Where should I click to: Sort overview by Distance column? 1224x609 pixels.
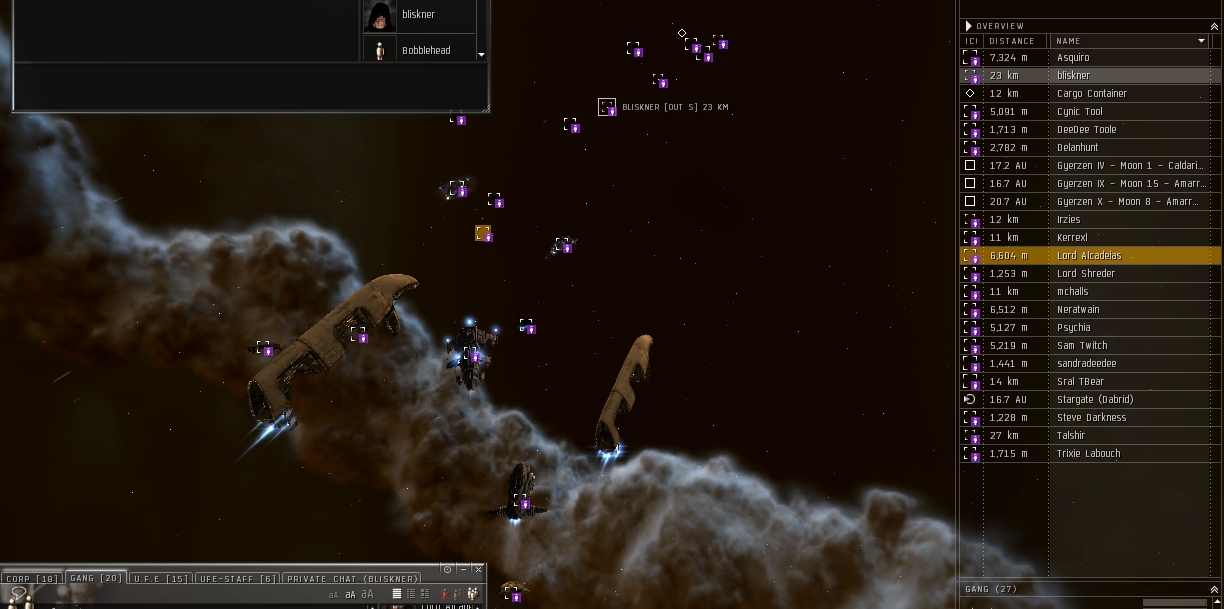tap(1012, 41)
